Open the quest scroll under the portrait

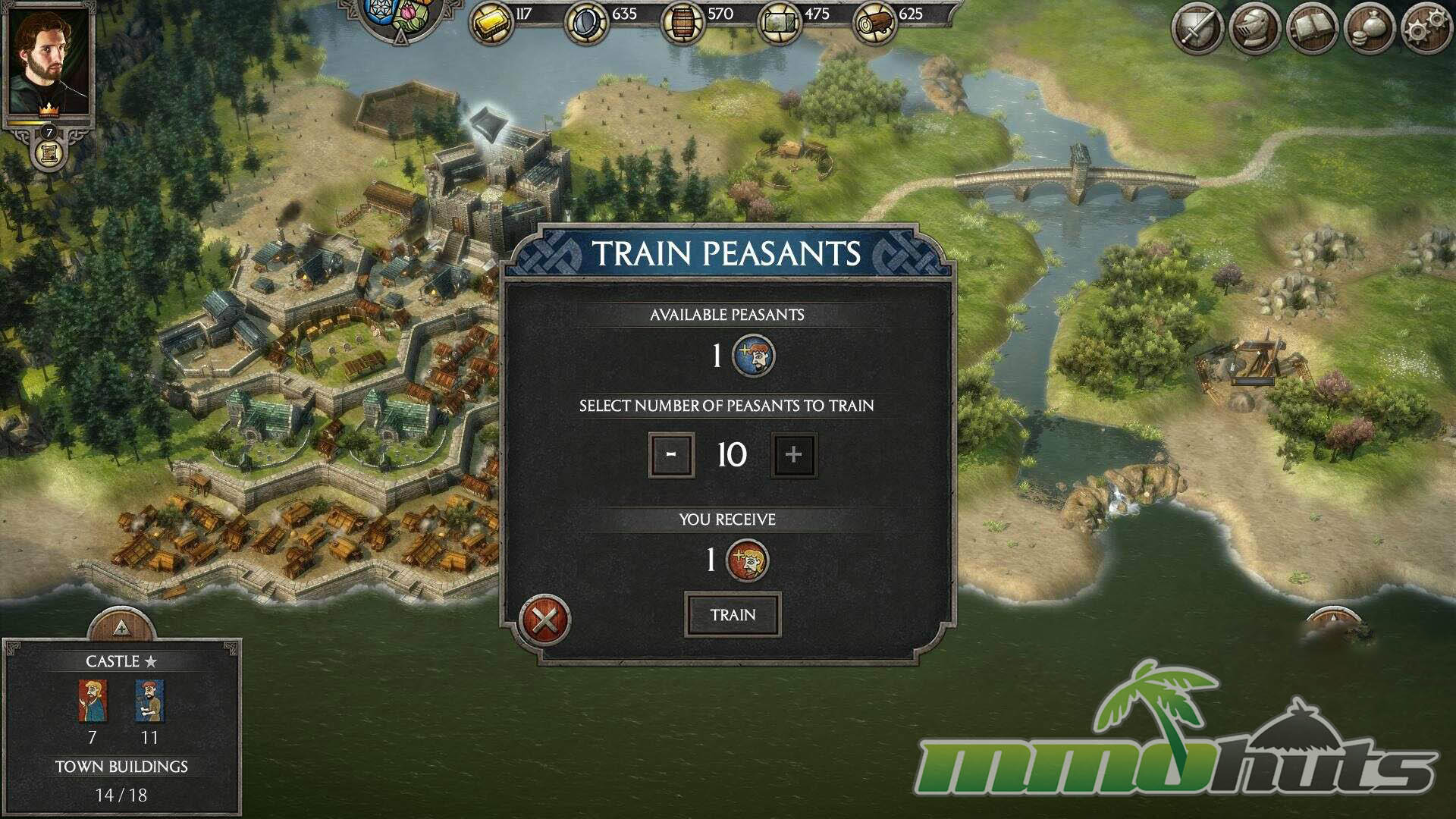pyautogui.click(x=49, y=154)
